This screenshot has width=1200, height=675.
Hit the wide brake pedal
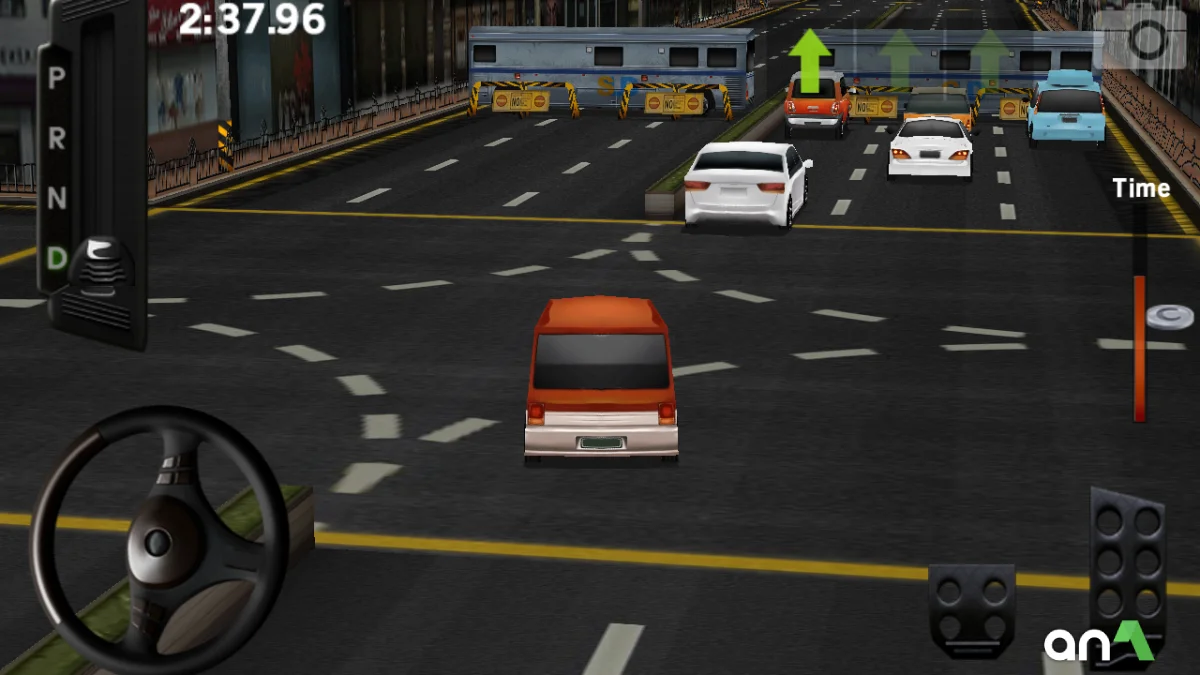(971, 608)
